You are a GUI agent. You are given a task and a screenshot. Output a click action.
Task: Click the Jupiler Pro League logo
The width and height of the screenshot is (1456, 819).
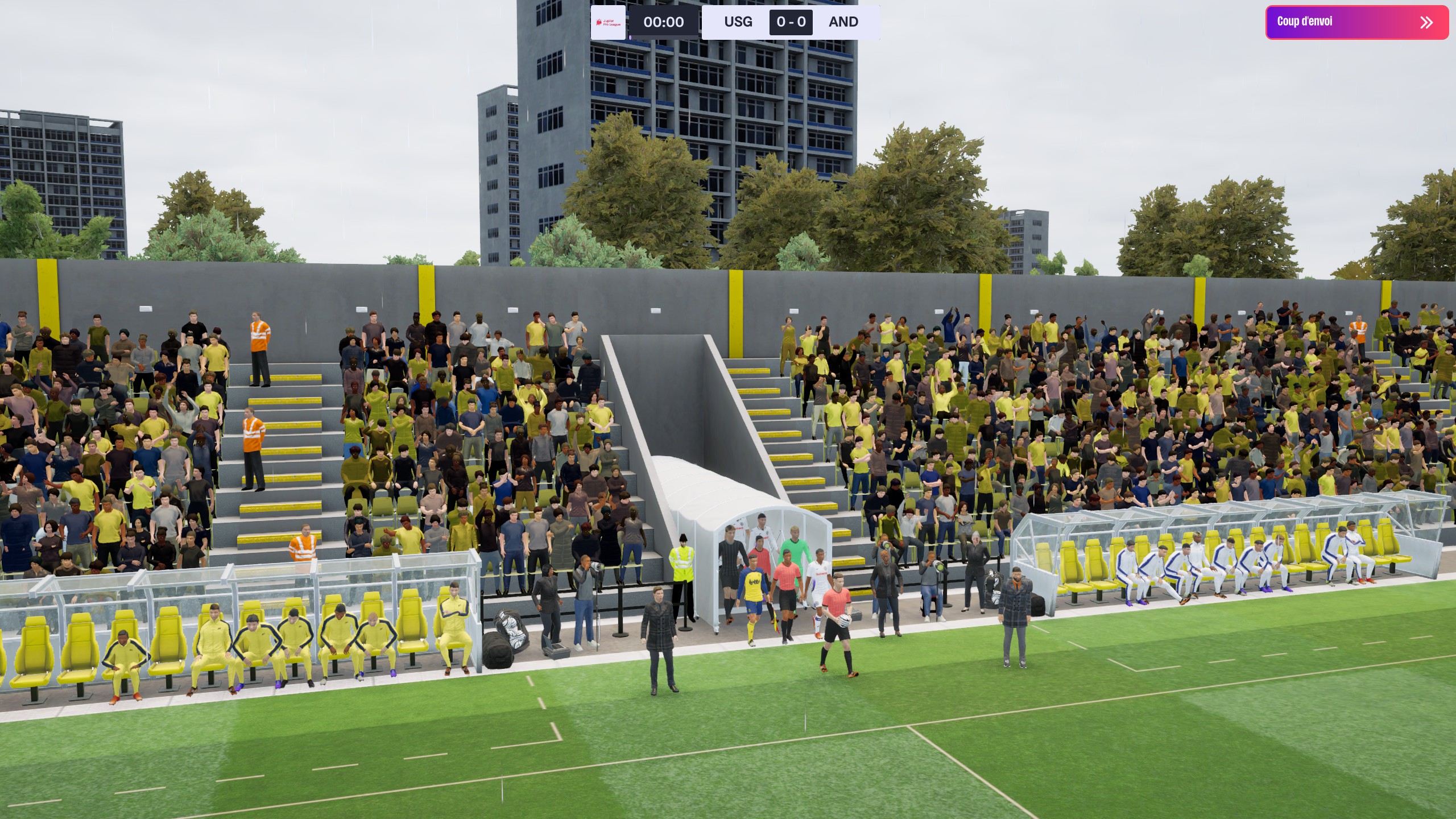coord(608,22)
